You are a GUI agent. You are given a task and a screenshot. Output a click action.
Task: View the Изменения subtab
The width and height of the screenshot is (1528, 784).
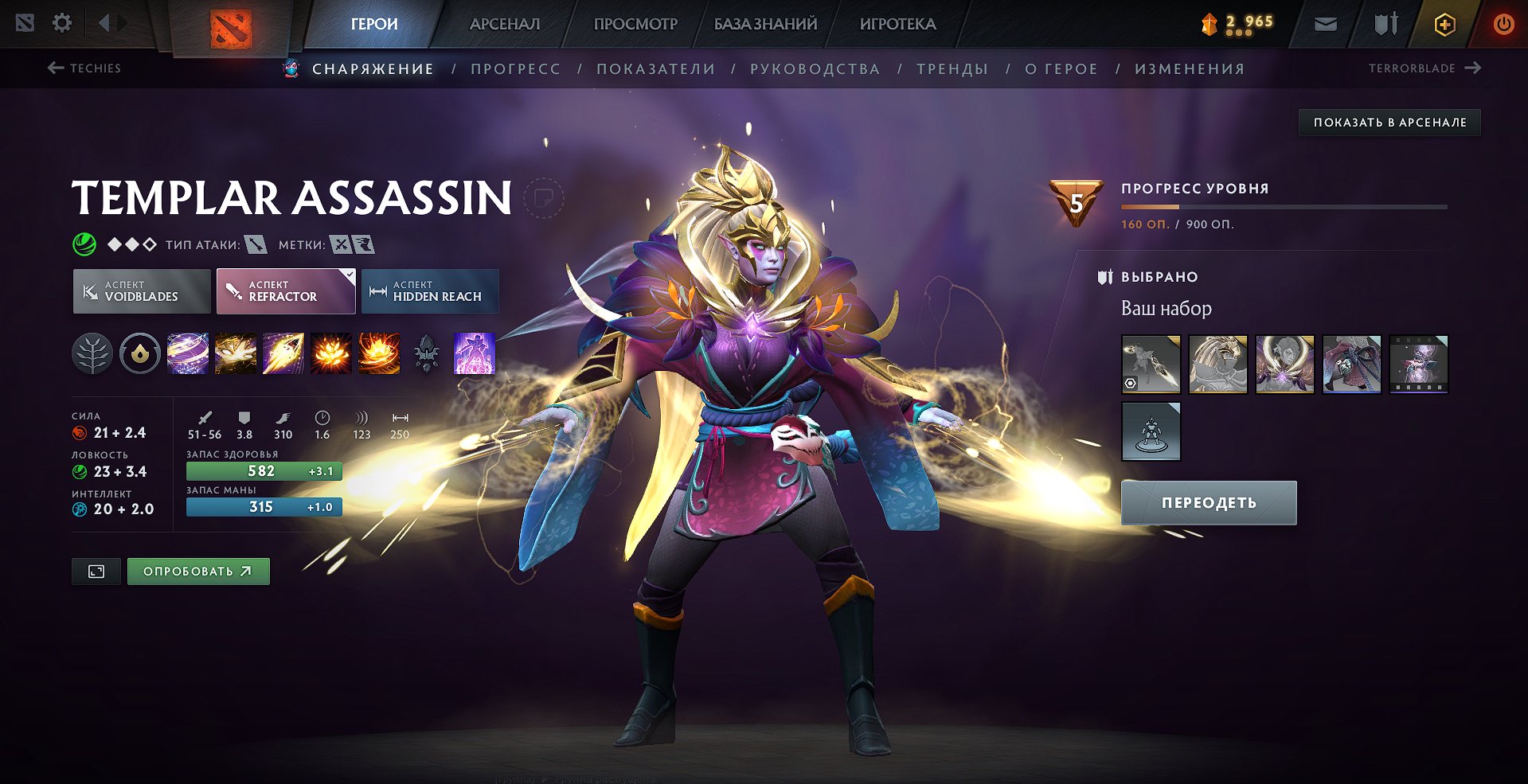1190,69
